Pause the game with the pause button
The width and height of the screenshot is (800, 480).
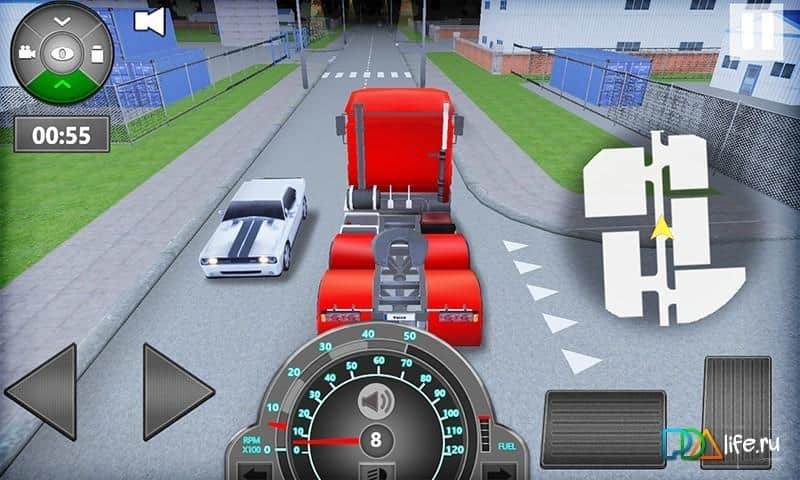[757, 30]
